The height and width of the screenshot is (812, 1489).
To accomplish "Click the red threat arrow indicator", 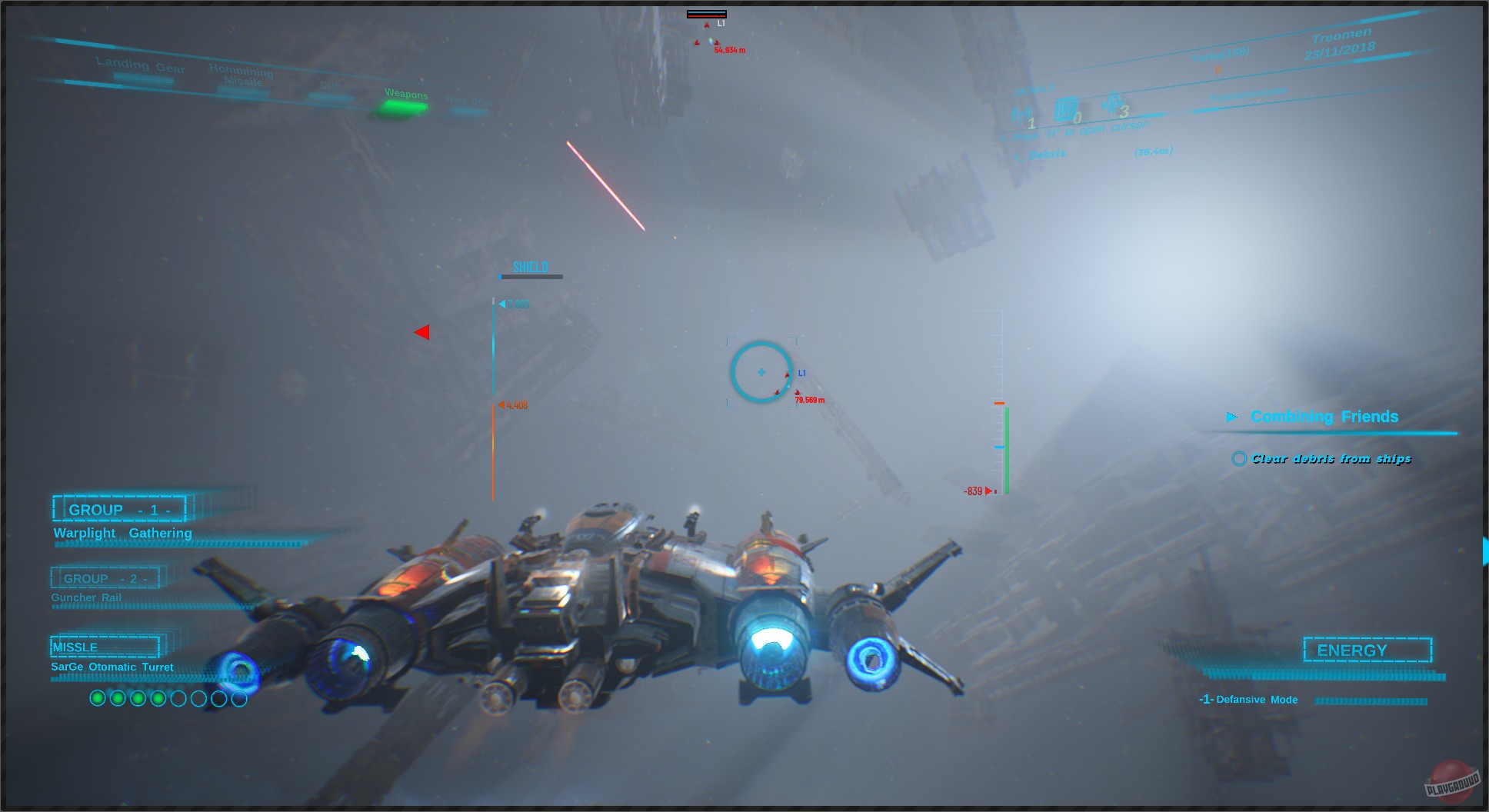I will 423,331.
